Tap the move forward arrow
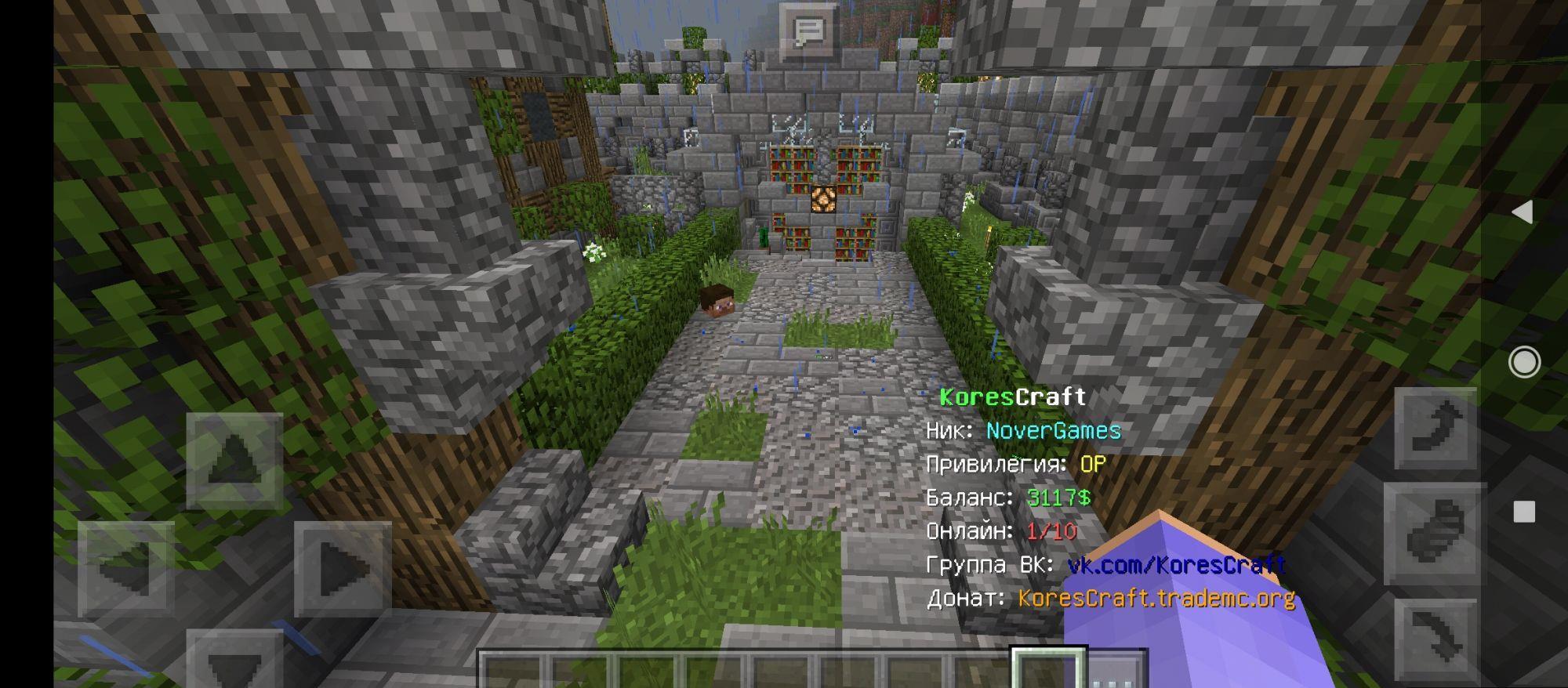The height and width of the screenshot is (688, 1568). (234, 460)
